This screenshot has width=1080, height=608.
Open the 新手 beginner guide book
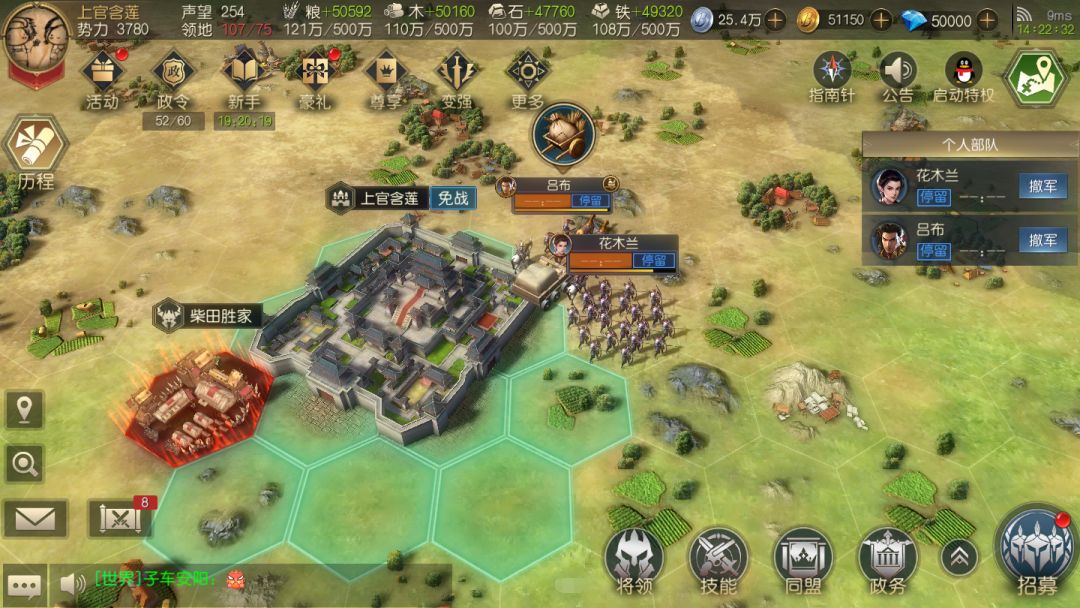point(244,72)
